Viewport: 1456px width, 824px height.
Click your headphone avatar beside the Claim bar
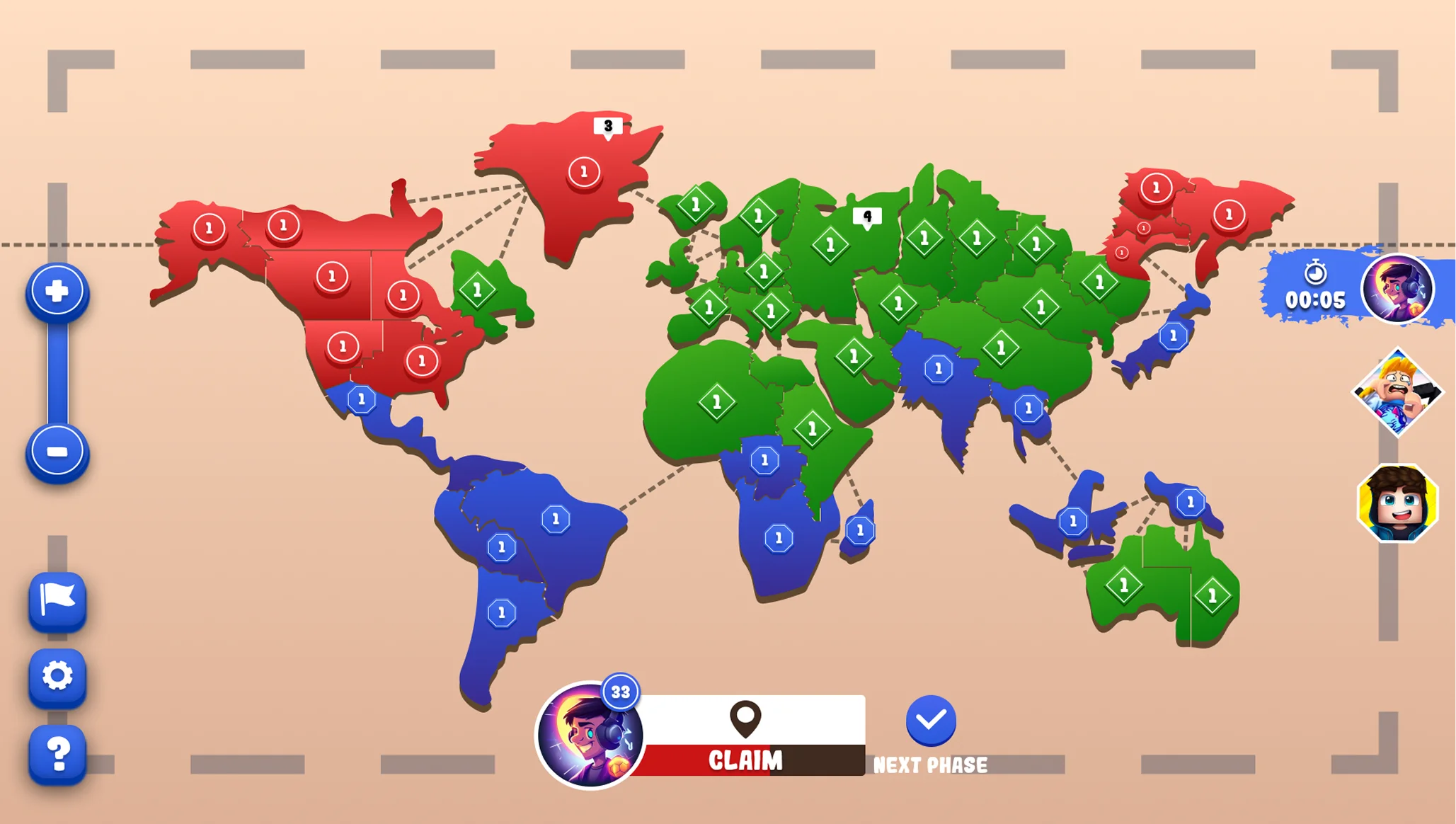pos(589,735)
